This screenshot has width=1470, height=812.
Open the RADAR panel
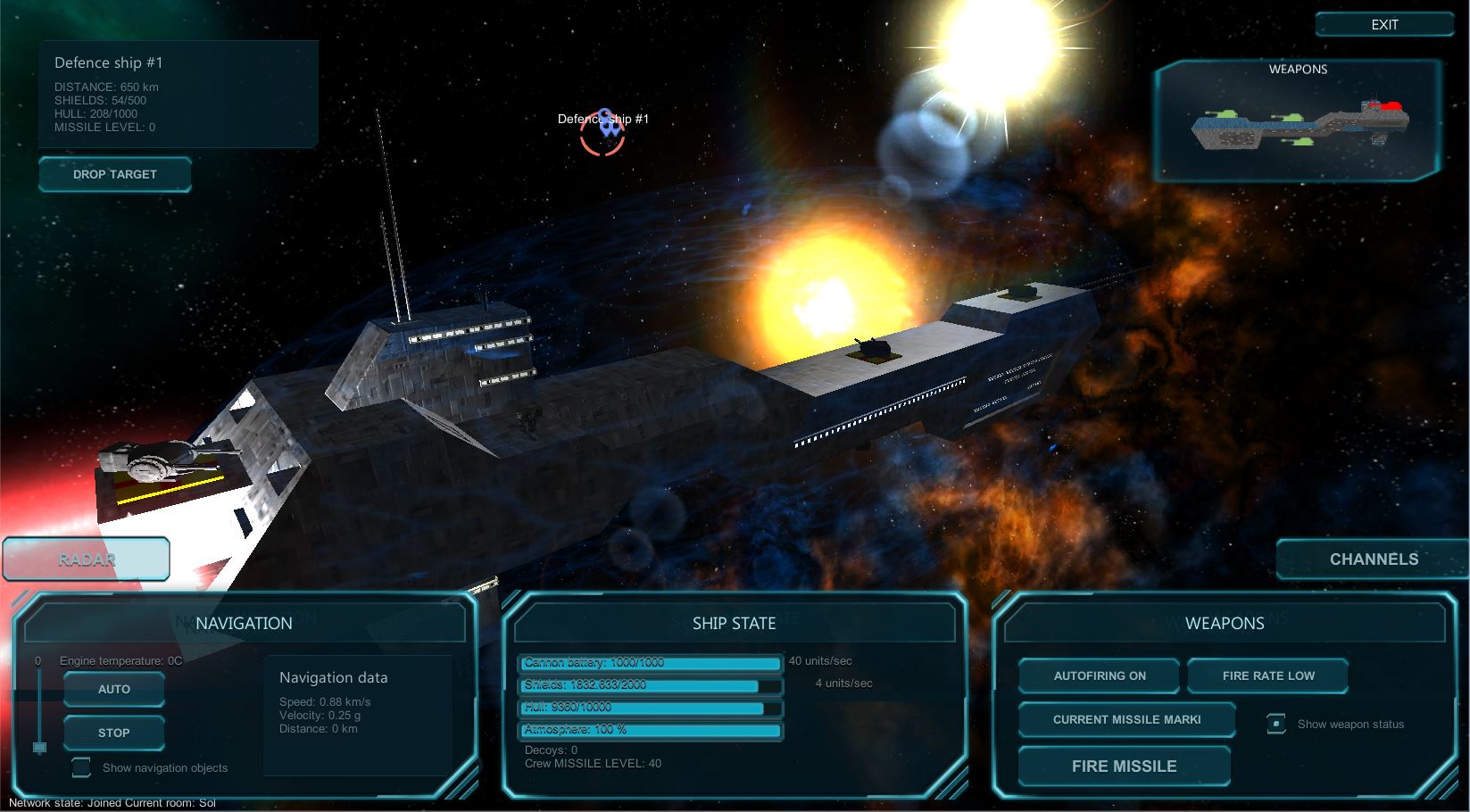[x=87, y=559]
